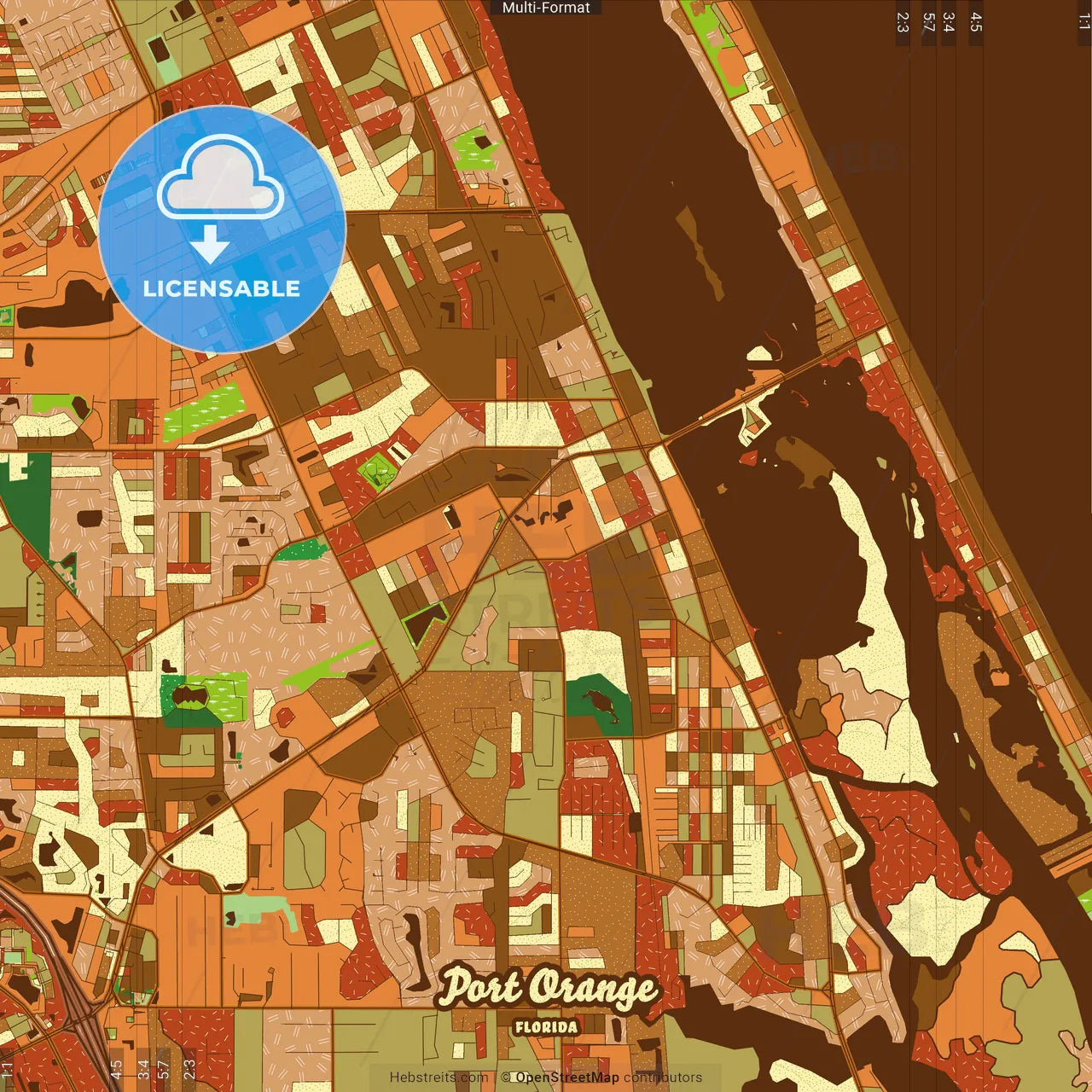
Task: Open the OpenStreetMap attribution link
Action: [566, 1077]
